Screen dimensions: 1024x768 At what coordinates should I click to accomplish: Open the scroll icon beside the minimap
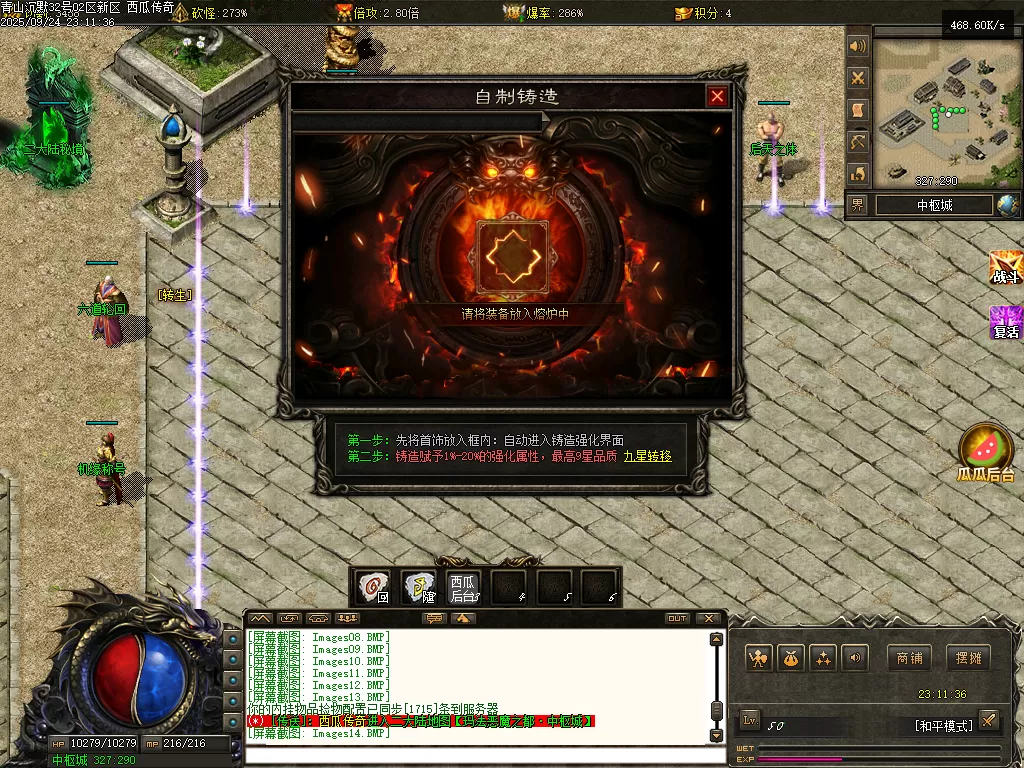[x=858, y=110]
